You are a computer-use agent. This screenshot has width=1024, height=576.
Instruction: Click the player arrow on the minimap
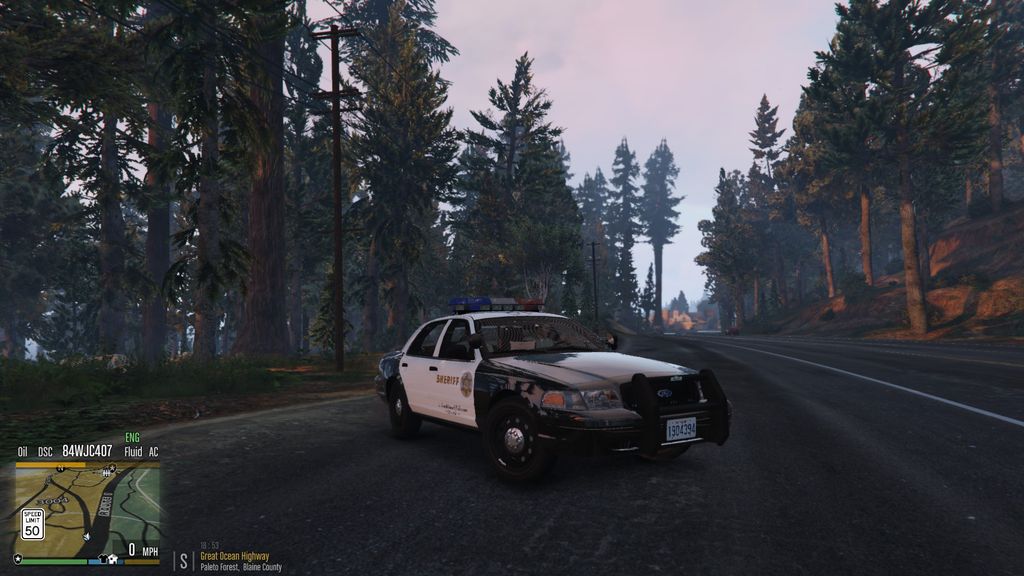pyautogui.click(x=87, y=537)
